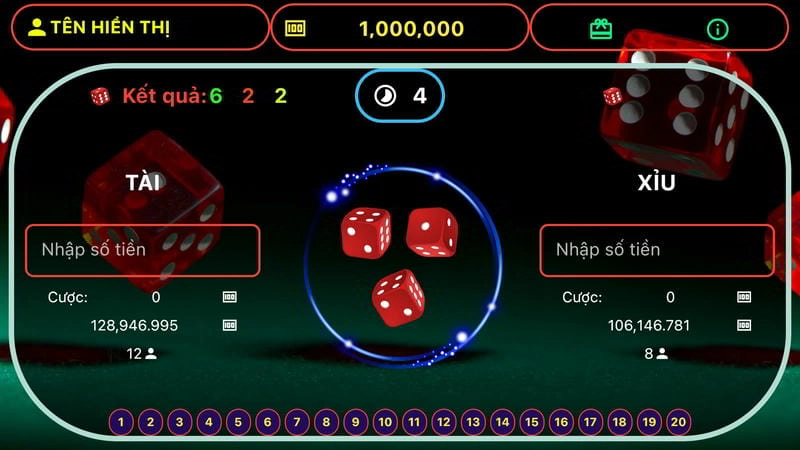Screen dimensions: 800x450
Task: Open the 1,000,000 balance panel
Action: pyautogui.click(x=399, y=28)
